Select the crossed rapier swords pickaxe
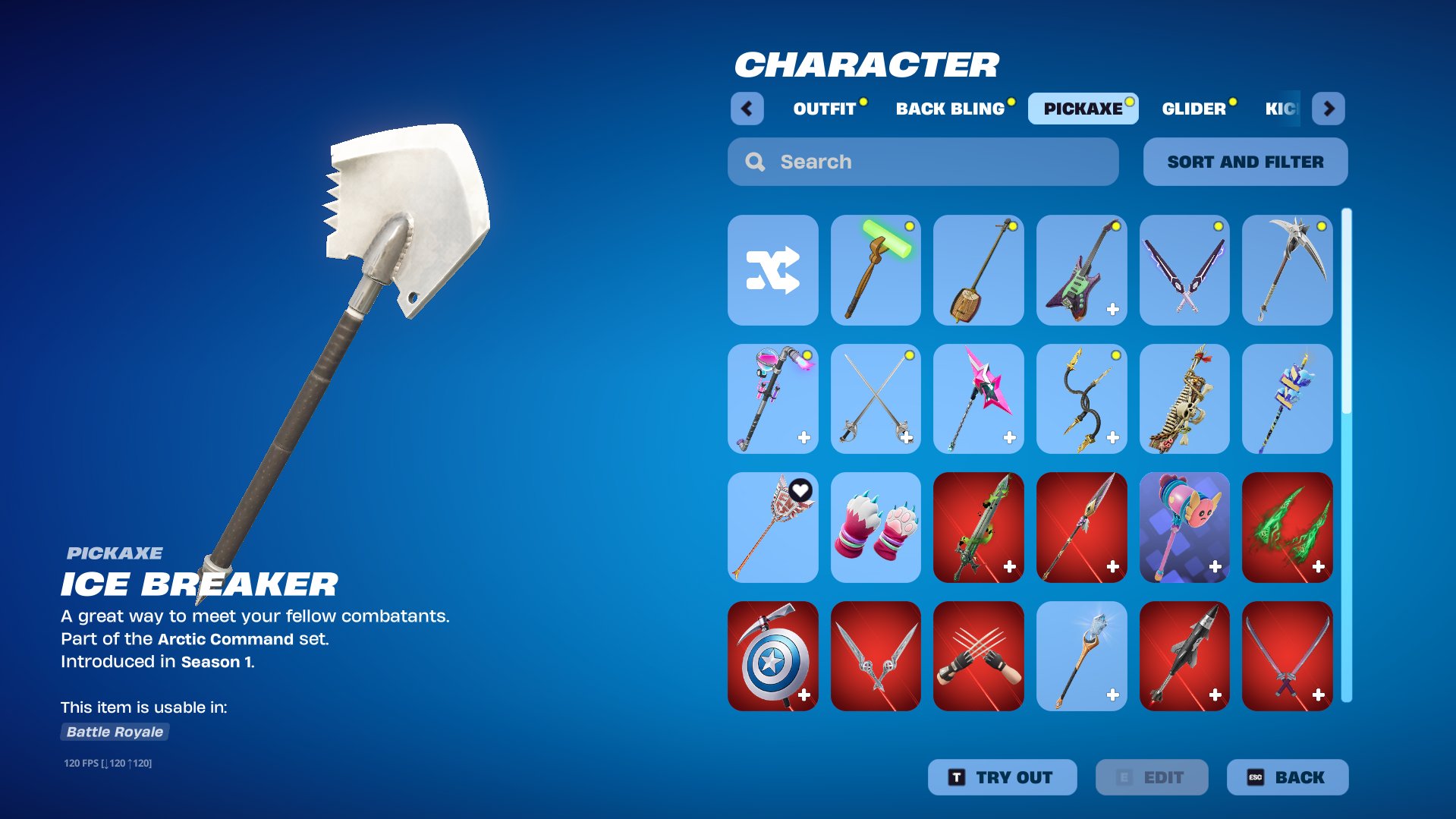The height and width of the screenshot is (819, 1456). pos(876,399)
